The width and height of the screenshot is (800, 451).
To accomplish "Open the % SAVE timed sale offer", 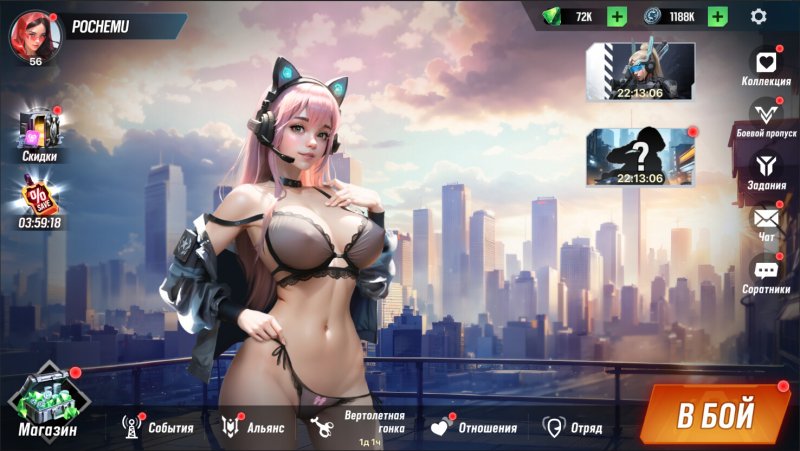I will 40,200.
